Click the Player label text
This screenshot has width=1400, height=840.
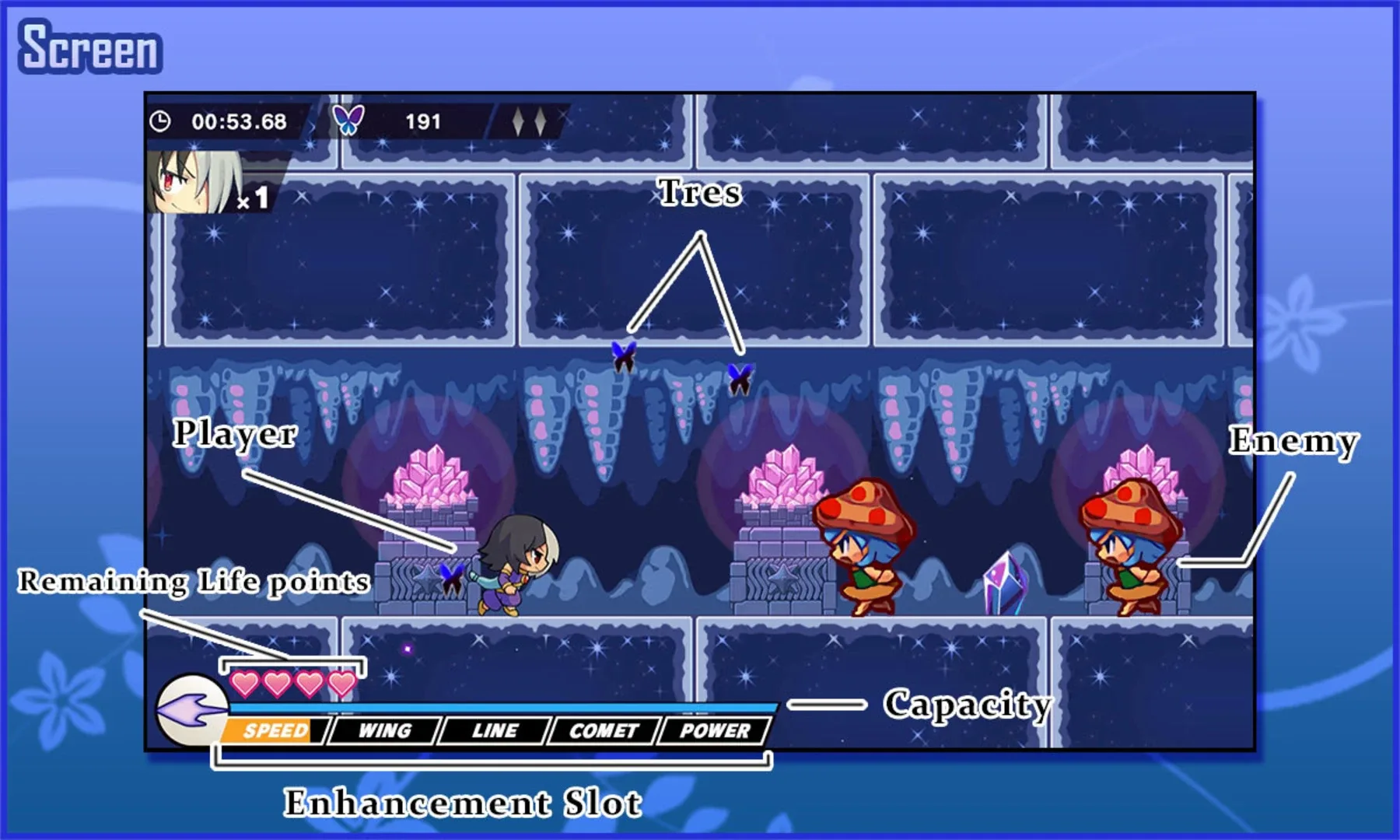coord(236,434)
